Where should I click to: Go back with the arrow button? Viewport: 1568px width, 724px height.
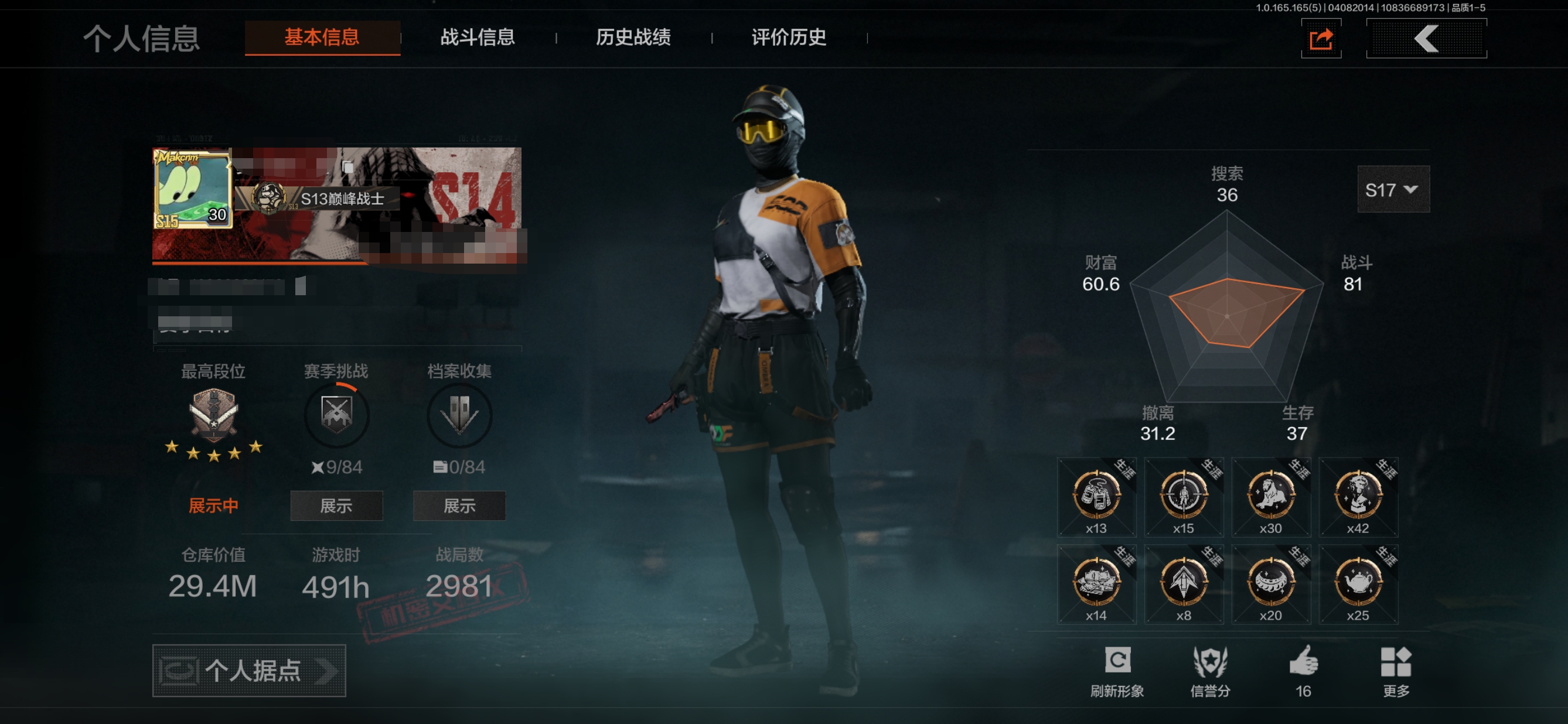tap(1426, 39)
